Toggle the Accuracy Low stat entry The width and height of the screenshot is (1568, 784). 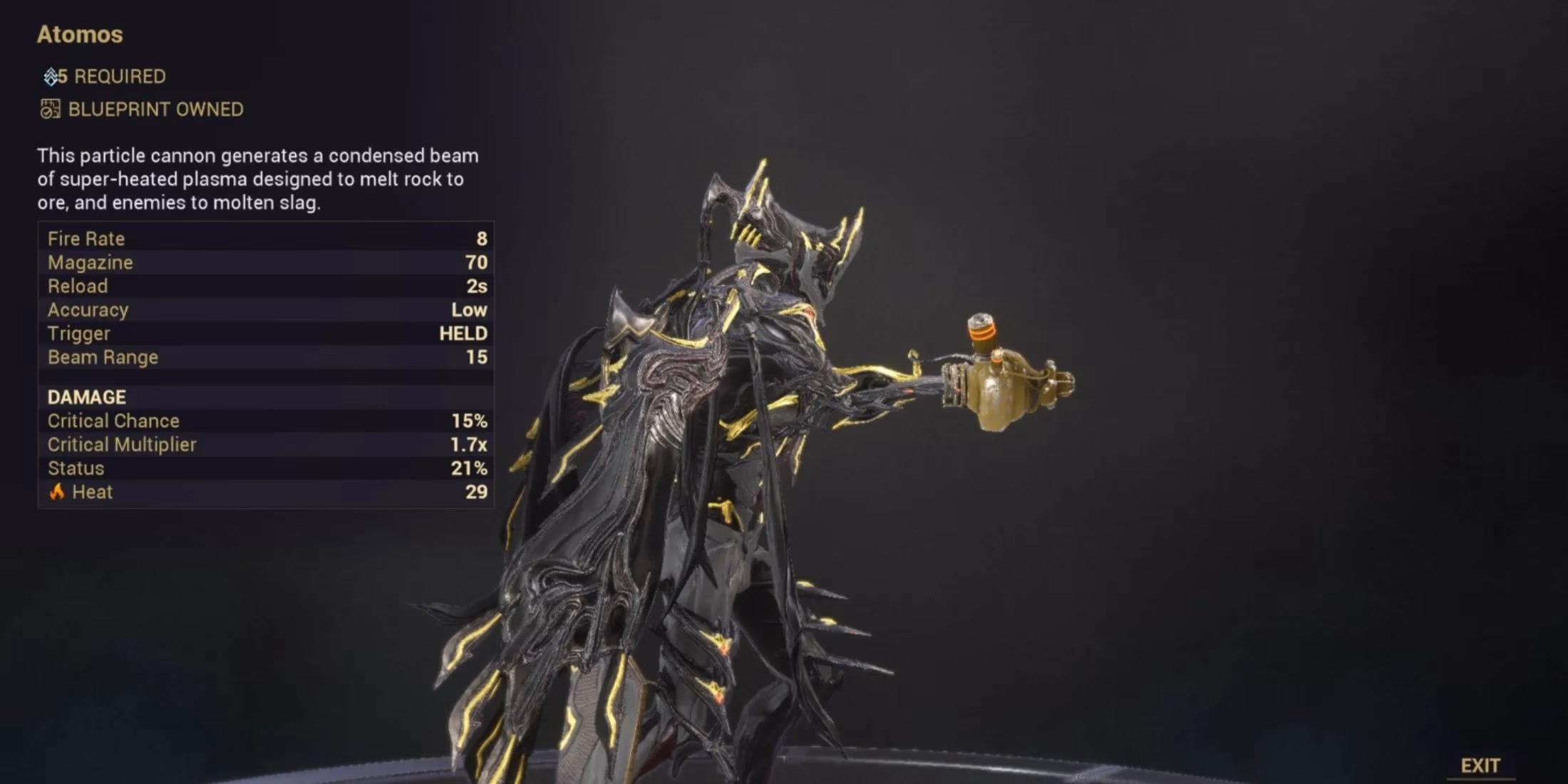click(x=264, y=309)
